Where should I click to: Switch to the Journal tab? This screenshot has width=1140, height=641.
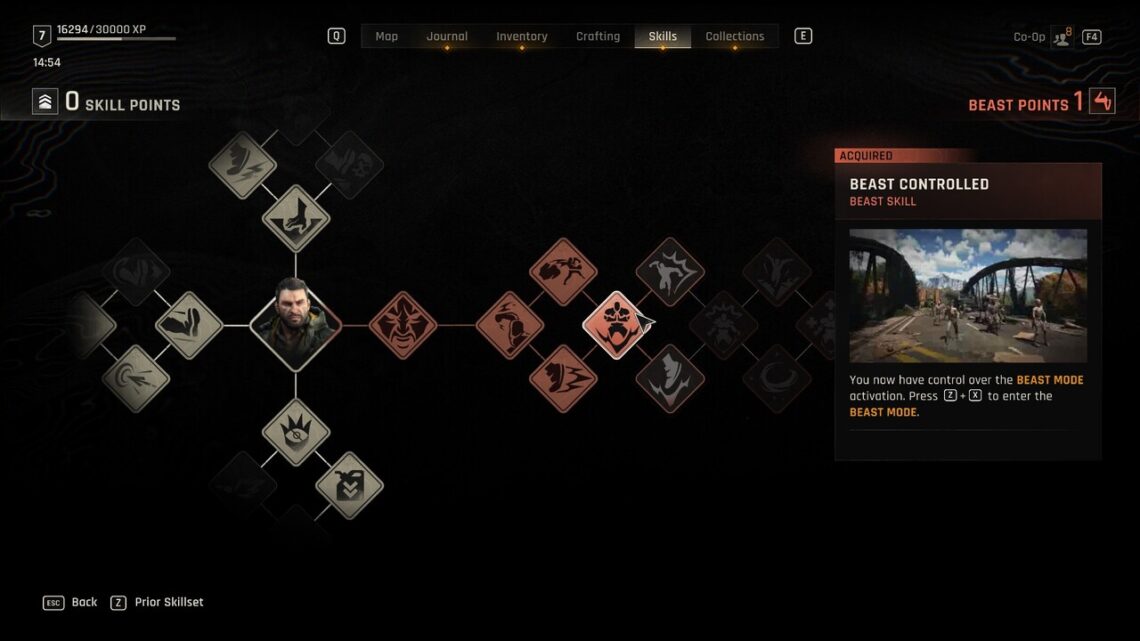(447, 36)
